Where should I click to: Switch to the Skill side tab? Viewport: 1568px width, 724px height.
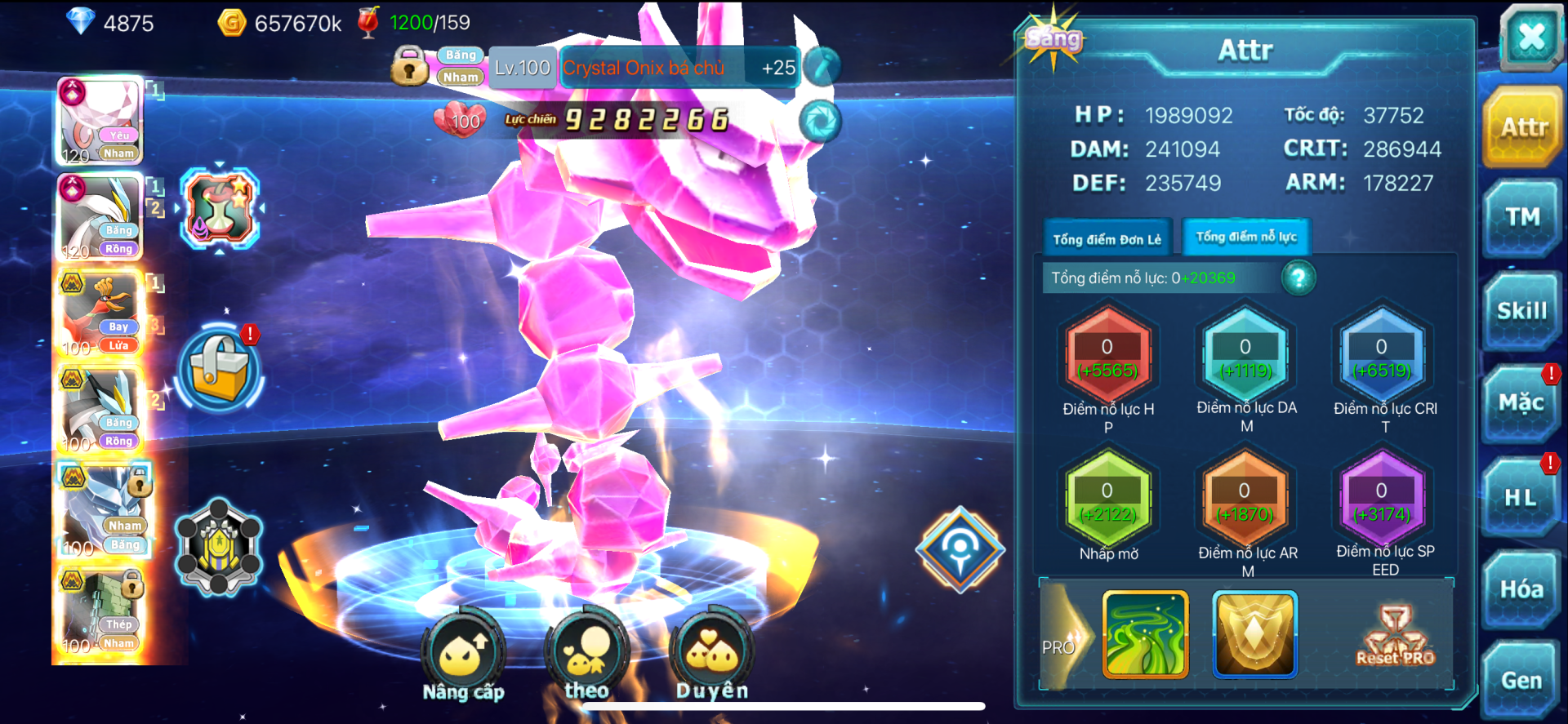[1521, 311]
